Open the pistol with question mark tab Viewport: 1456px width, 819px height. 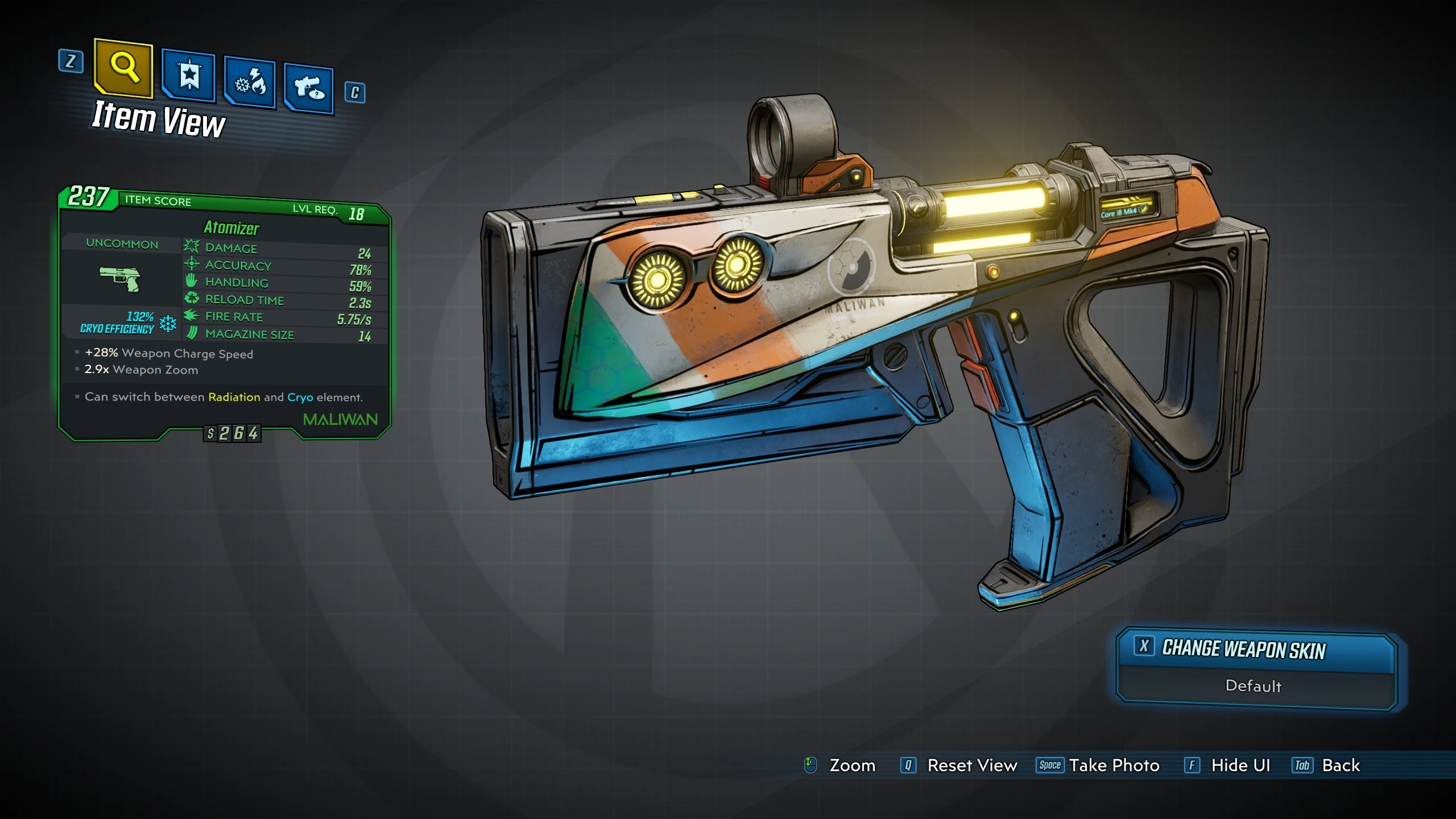click(x=309, y=89)
